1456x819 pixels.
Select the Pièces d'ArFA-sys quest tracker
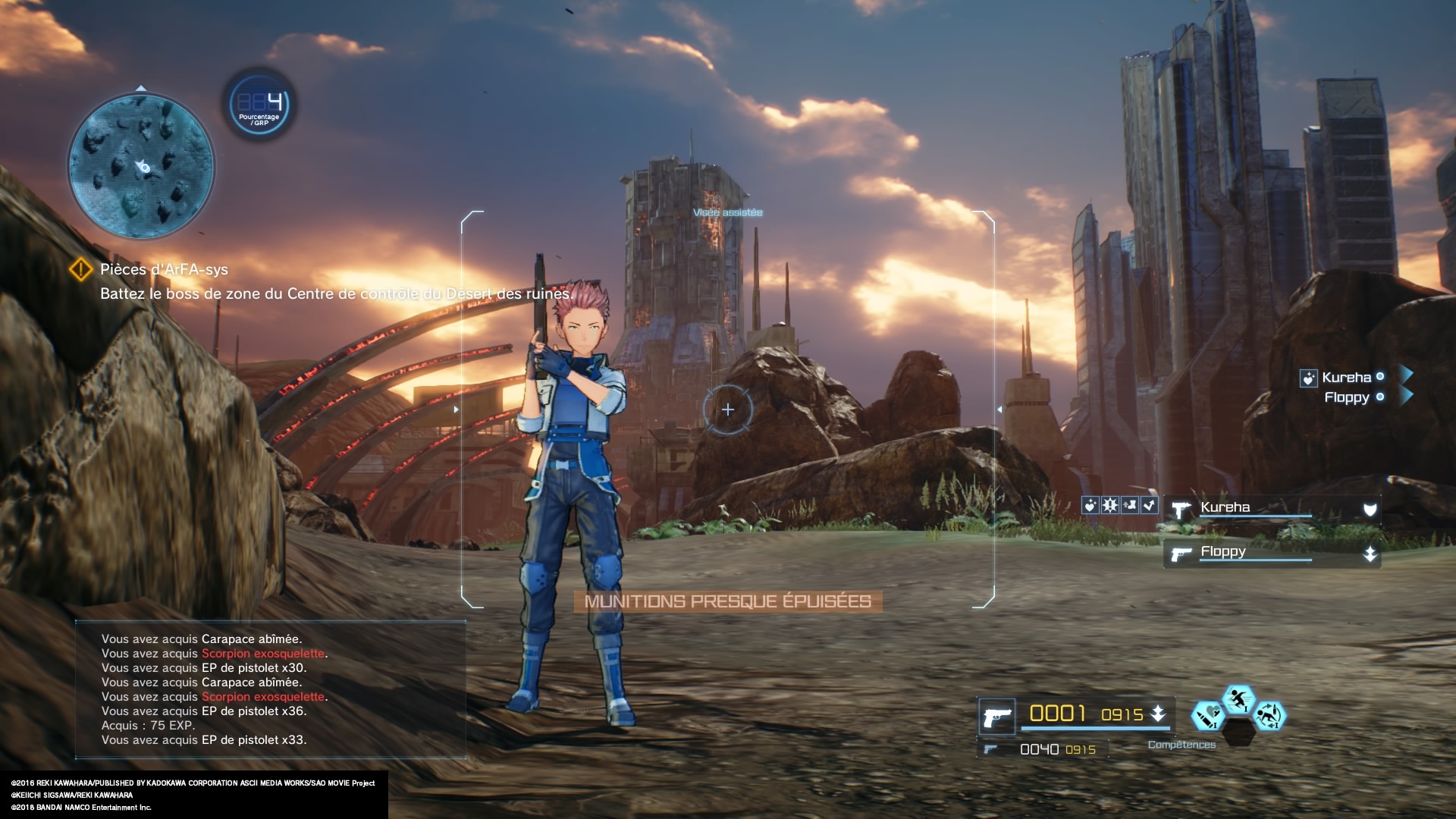tap(163, 269)
